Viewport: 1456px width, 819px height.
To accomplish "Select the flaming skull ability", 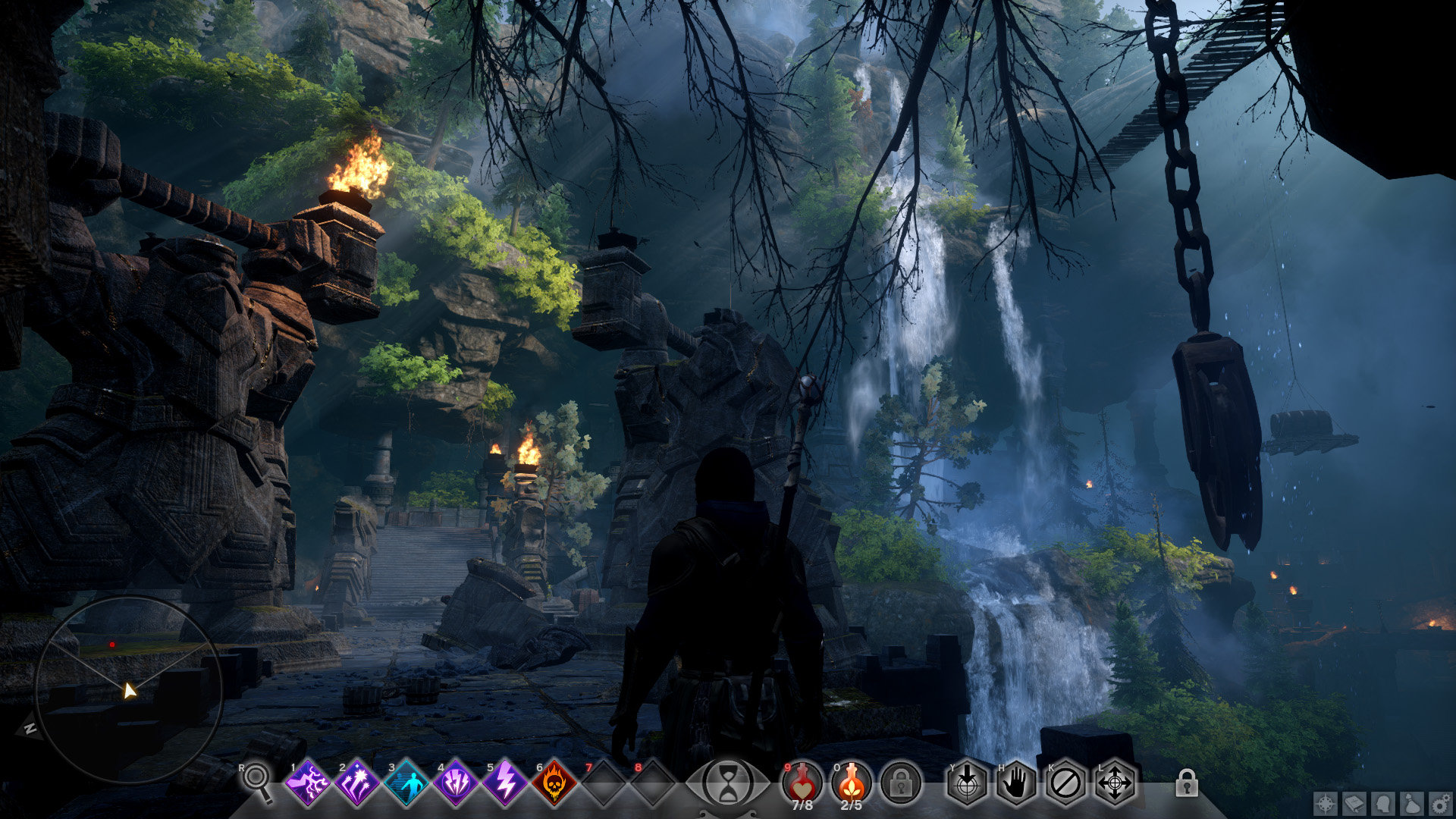I will [554, 783].
